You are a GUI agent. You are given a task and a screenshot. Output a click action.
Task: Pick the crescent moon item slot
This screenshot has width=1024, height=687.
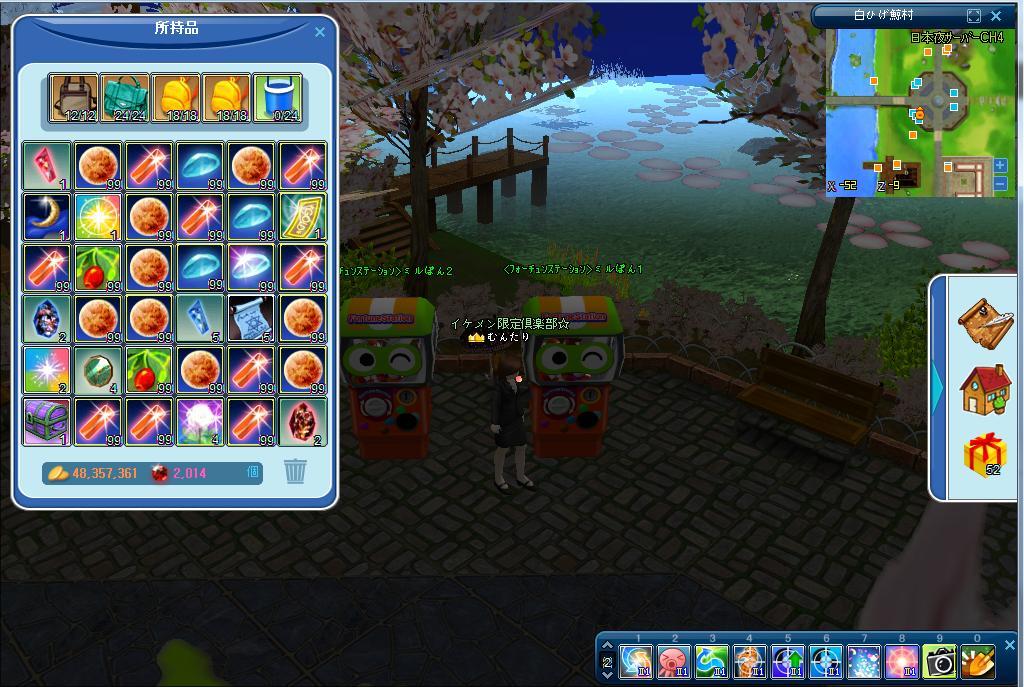pos(47,217)
